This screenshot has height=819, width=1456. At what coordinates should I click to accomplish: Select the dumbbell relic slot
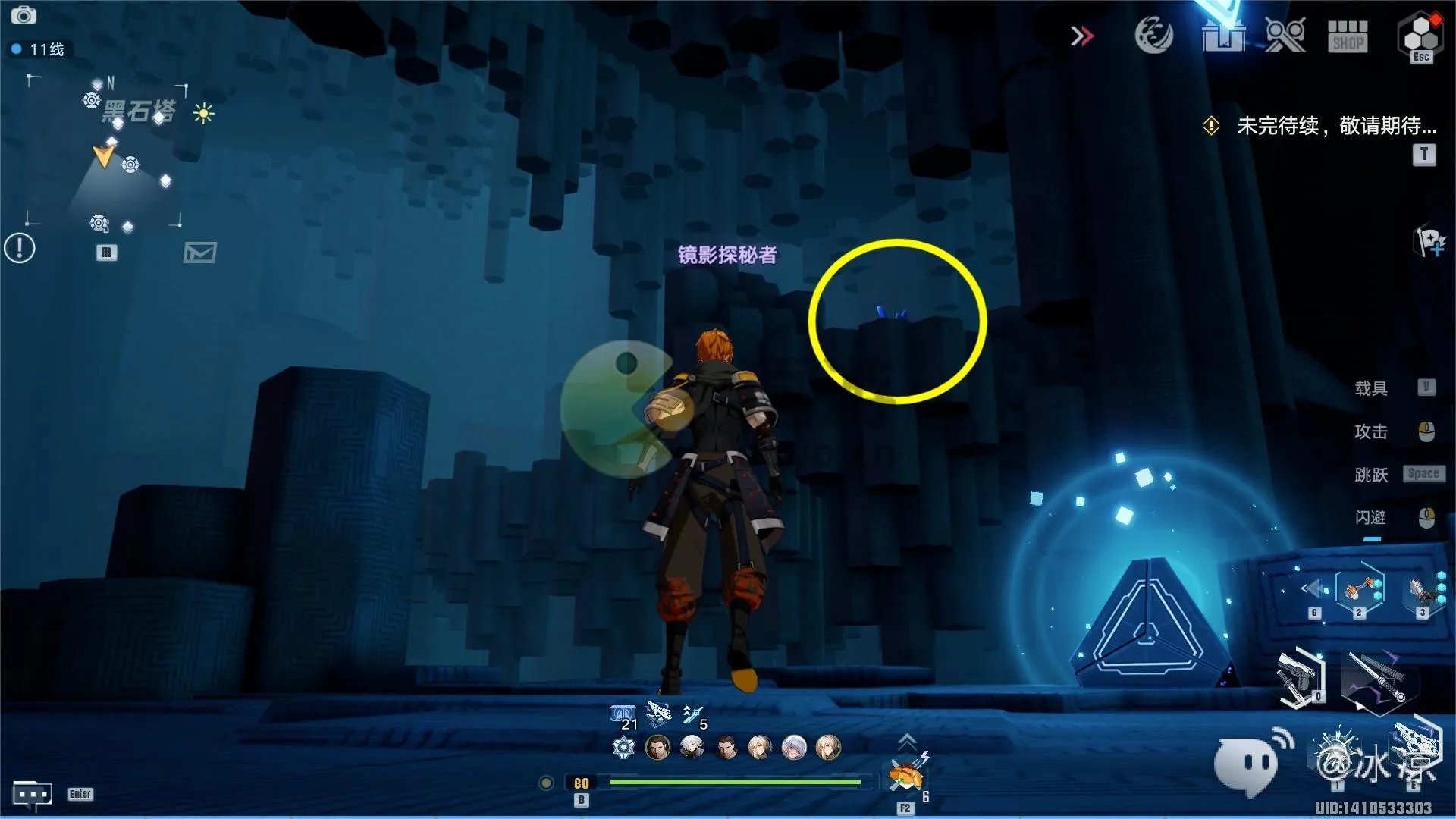click(1360, 590)
